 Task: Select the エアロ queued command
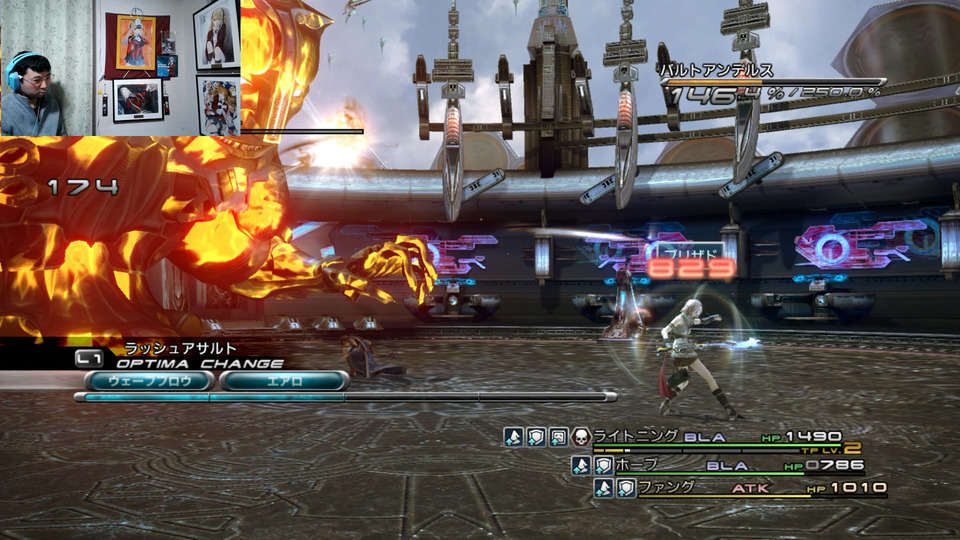[284, 381]
